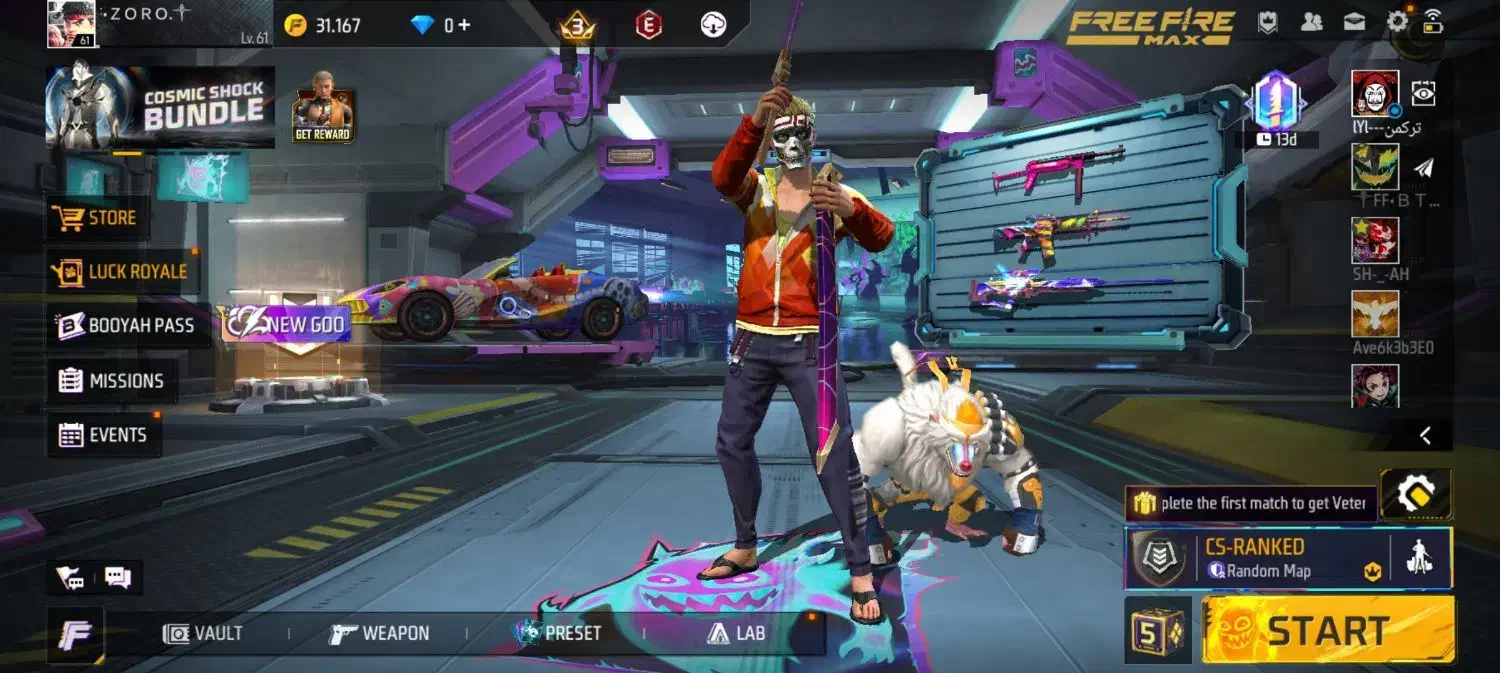Image resolution: width=1500 pixels, height=673 pixels.
Task: Open the Weapon section
Action: [380, 633]
